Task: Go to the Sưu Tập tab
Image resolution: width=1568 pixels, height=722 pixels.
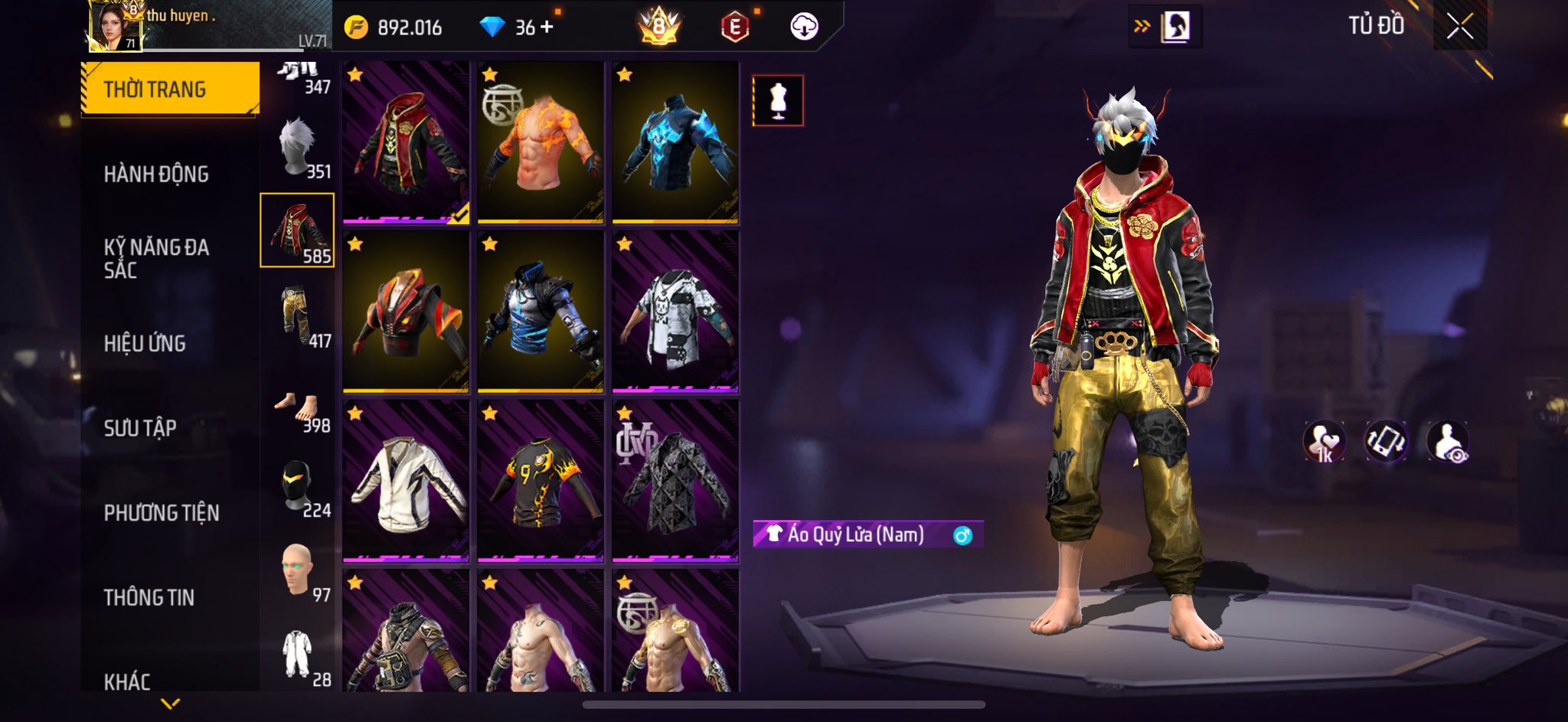Action: 140,427
